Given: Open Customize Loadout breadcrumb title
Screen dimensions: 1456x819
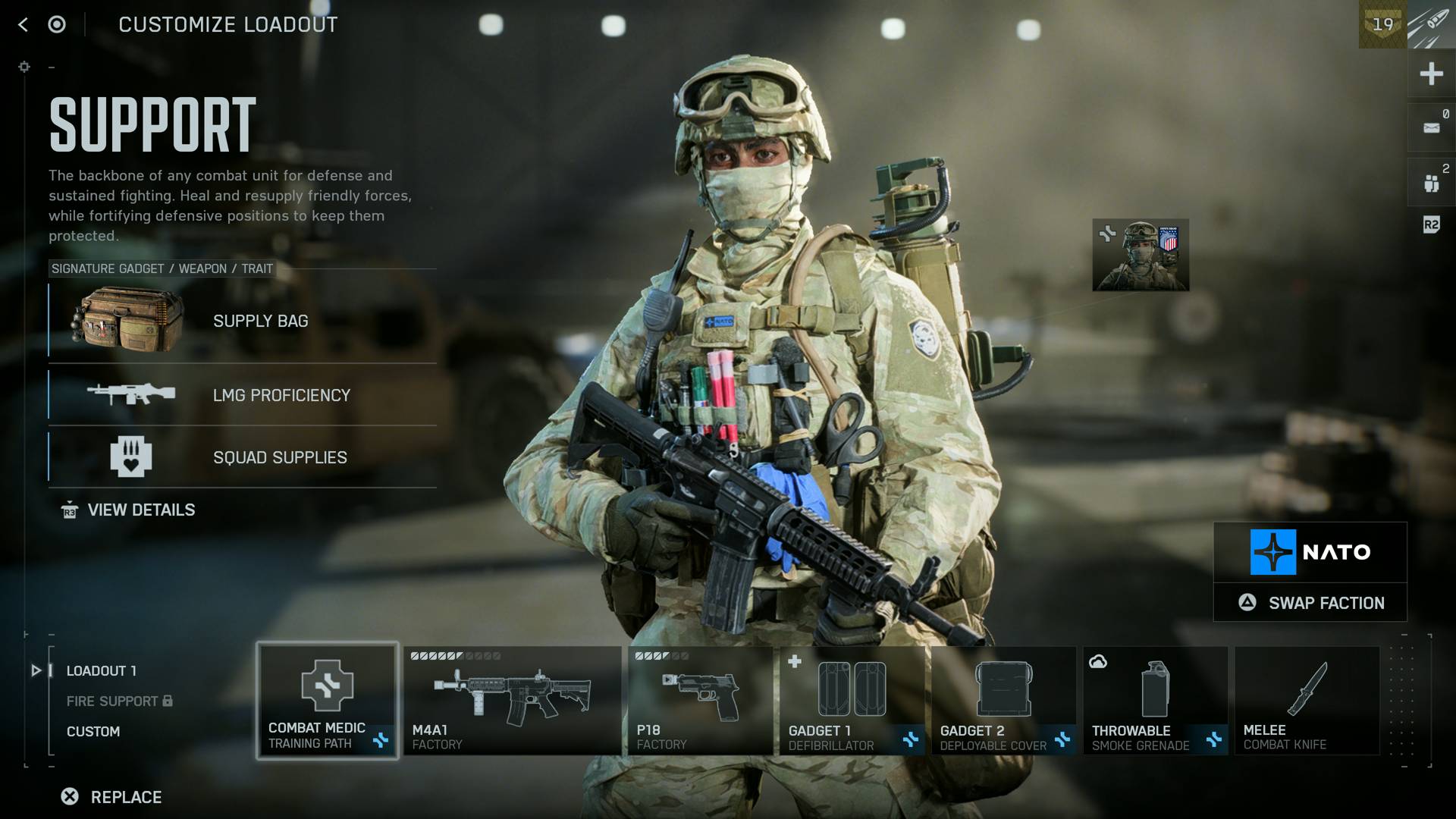Looking at the screenshot, I should pos(227,24).
